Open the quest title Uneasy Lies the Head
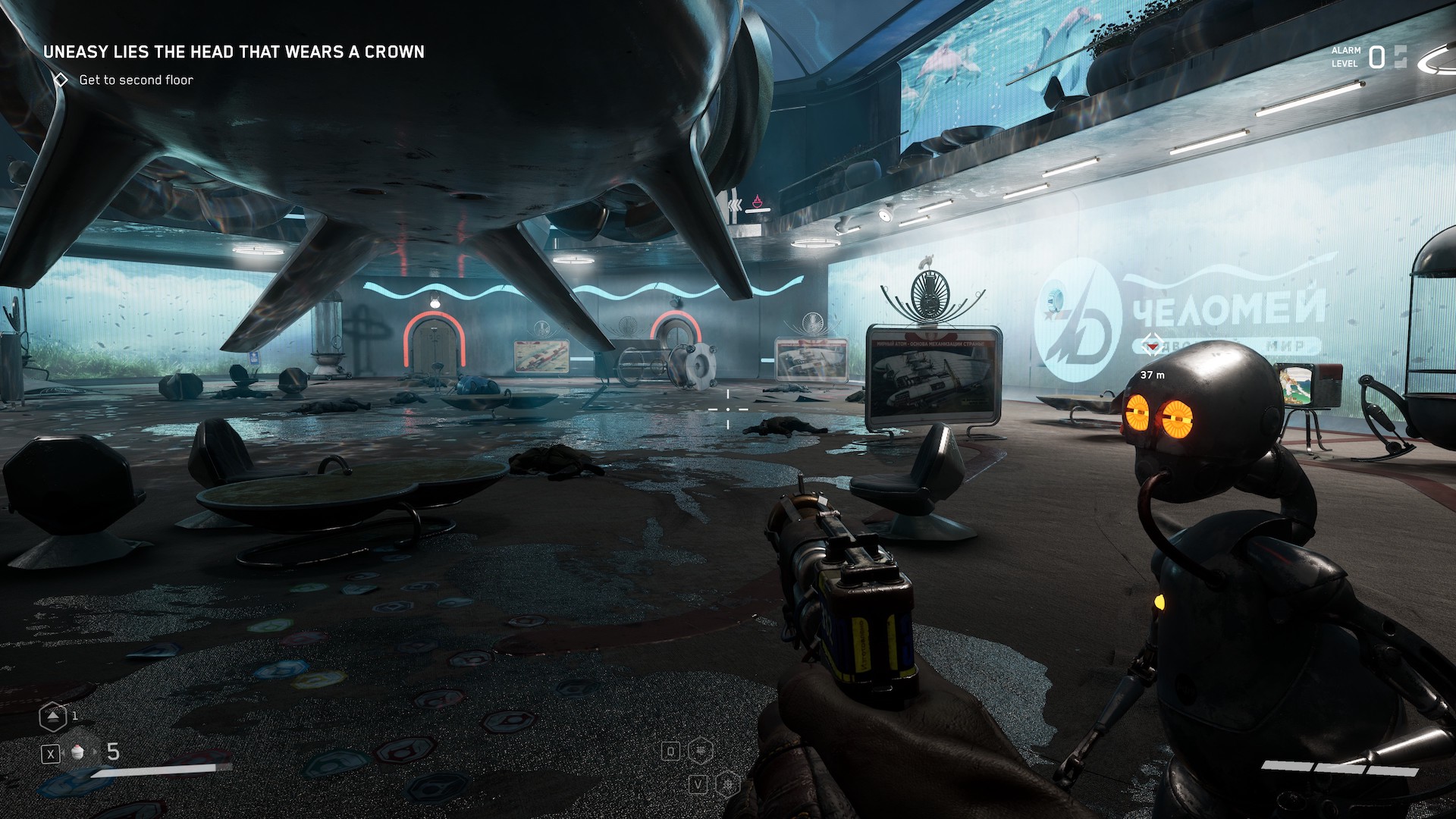Viewport: 1456px width, 819px height. (234, 52)
